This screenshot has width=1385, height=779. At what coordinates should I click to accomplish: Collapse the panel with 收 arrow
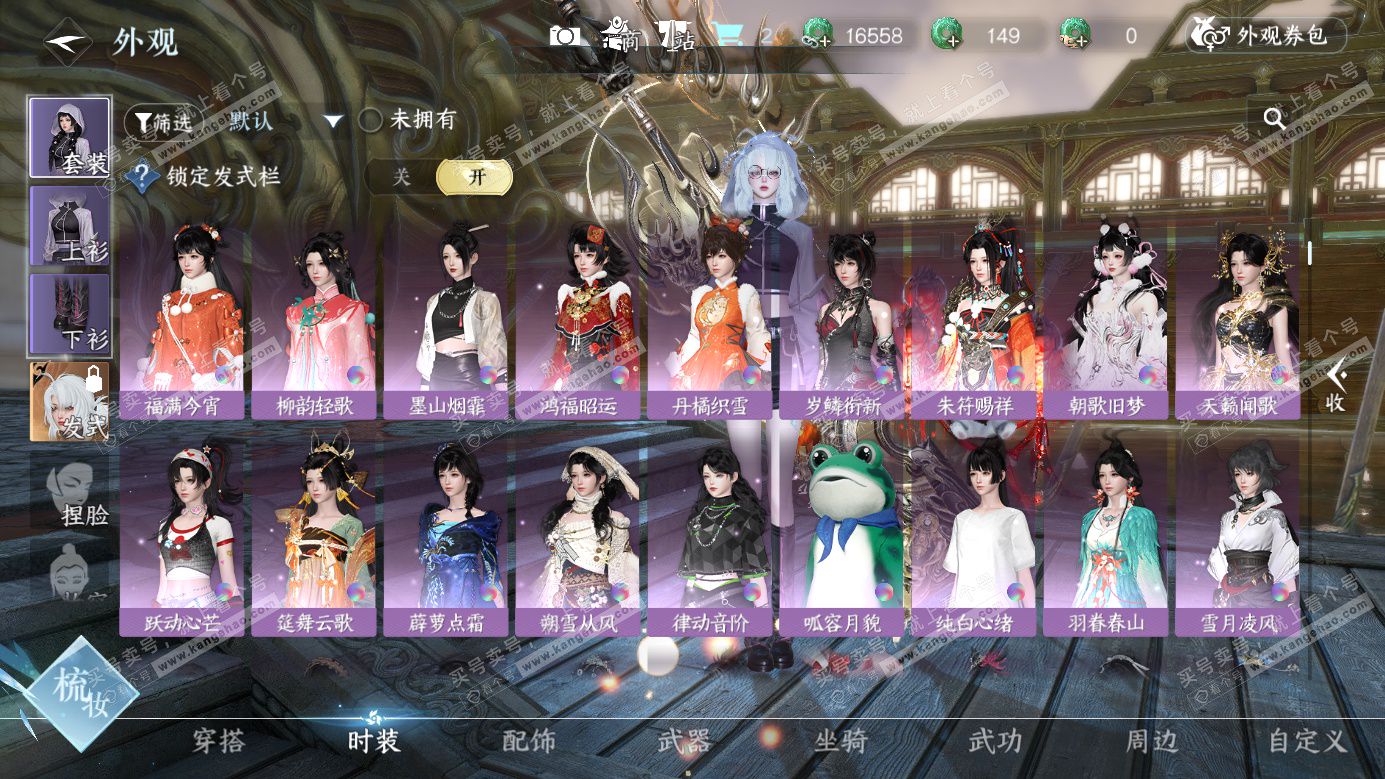pos(1336,385)
